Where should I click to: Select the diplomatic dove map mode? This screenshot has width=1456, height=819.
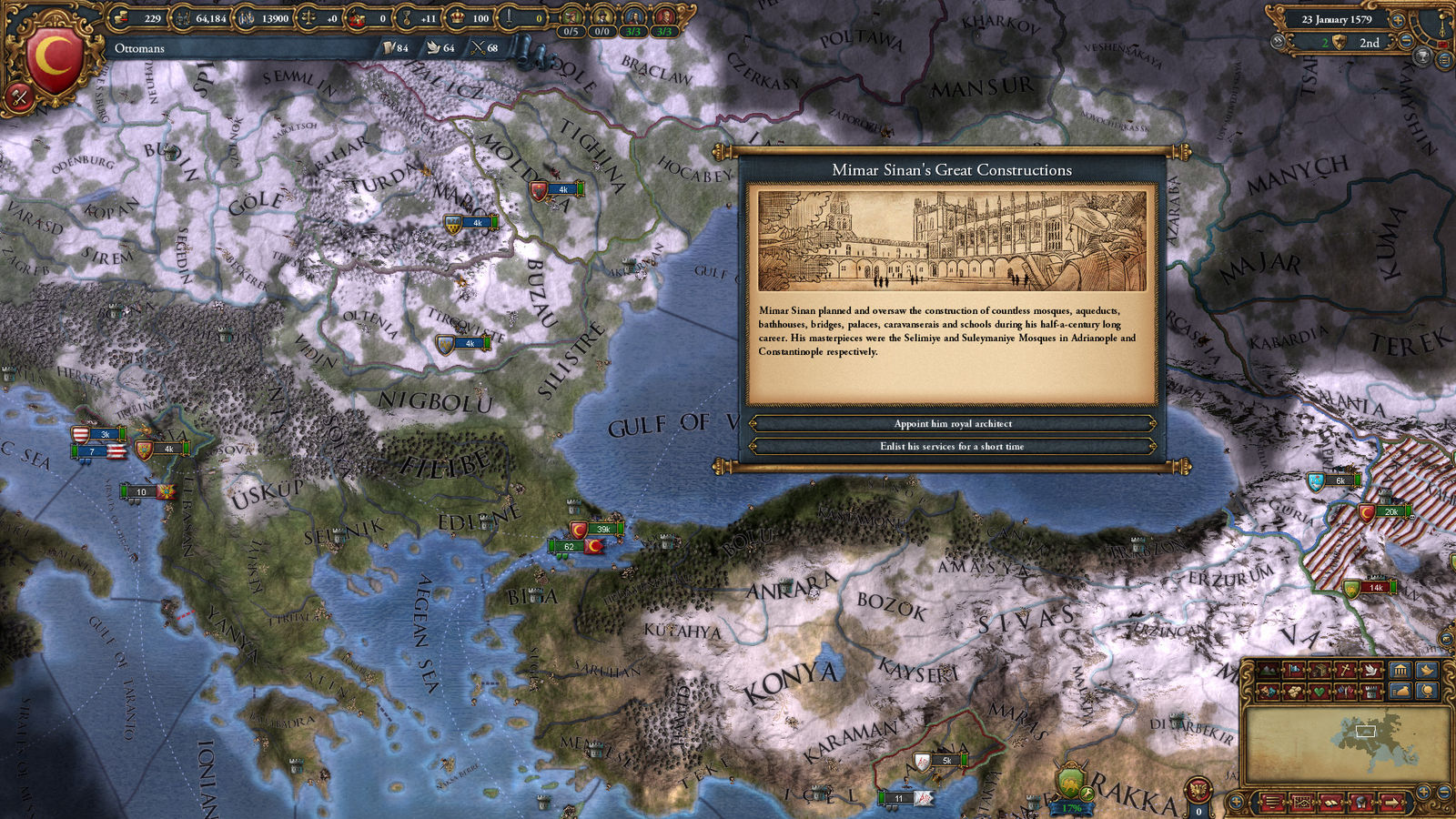pyautogui.click(x=1370, y=672)
